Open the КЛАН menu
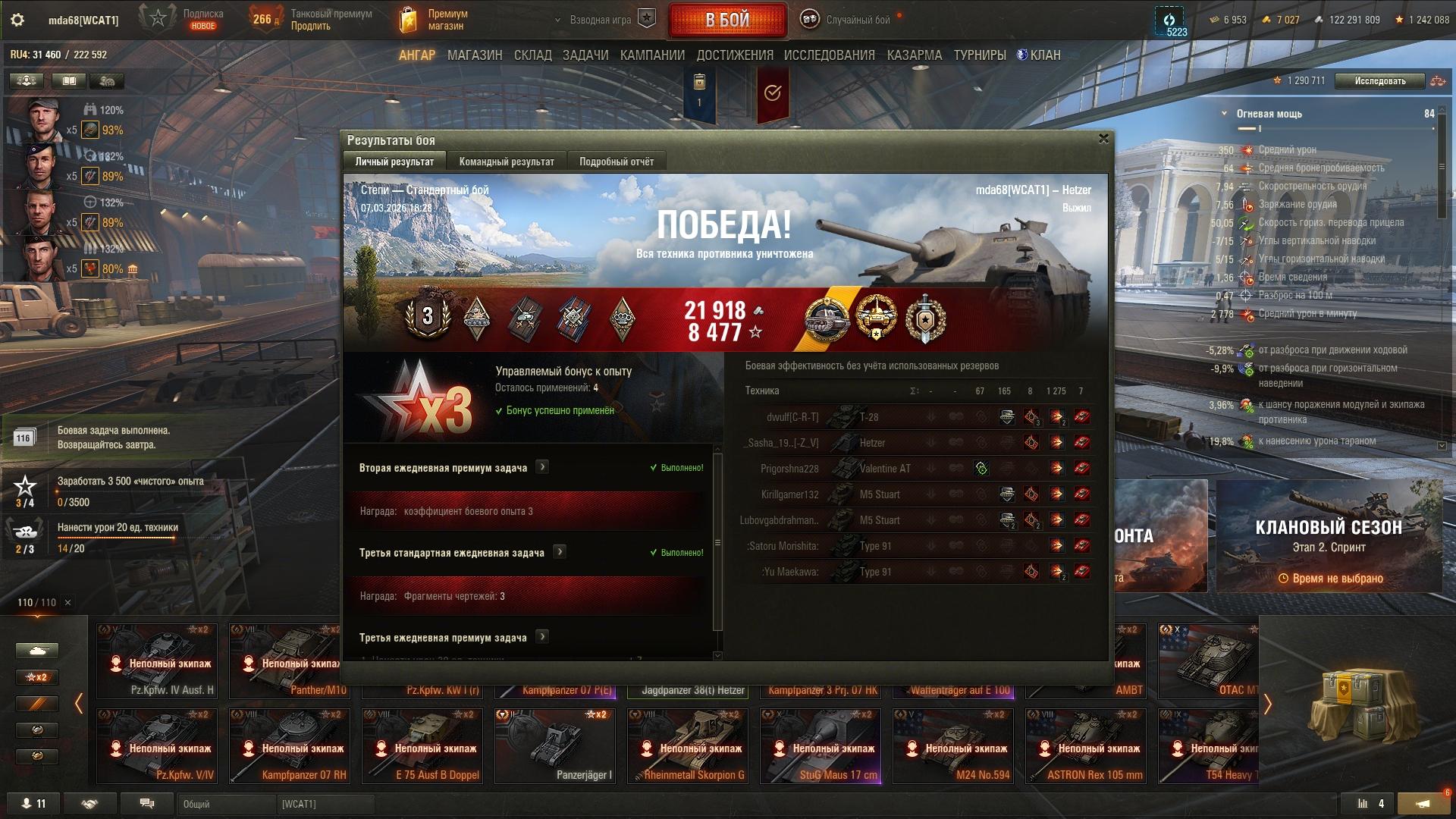Viewport: 1456px width, 819px height. pos(1039,55)
